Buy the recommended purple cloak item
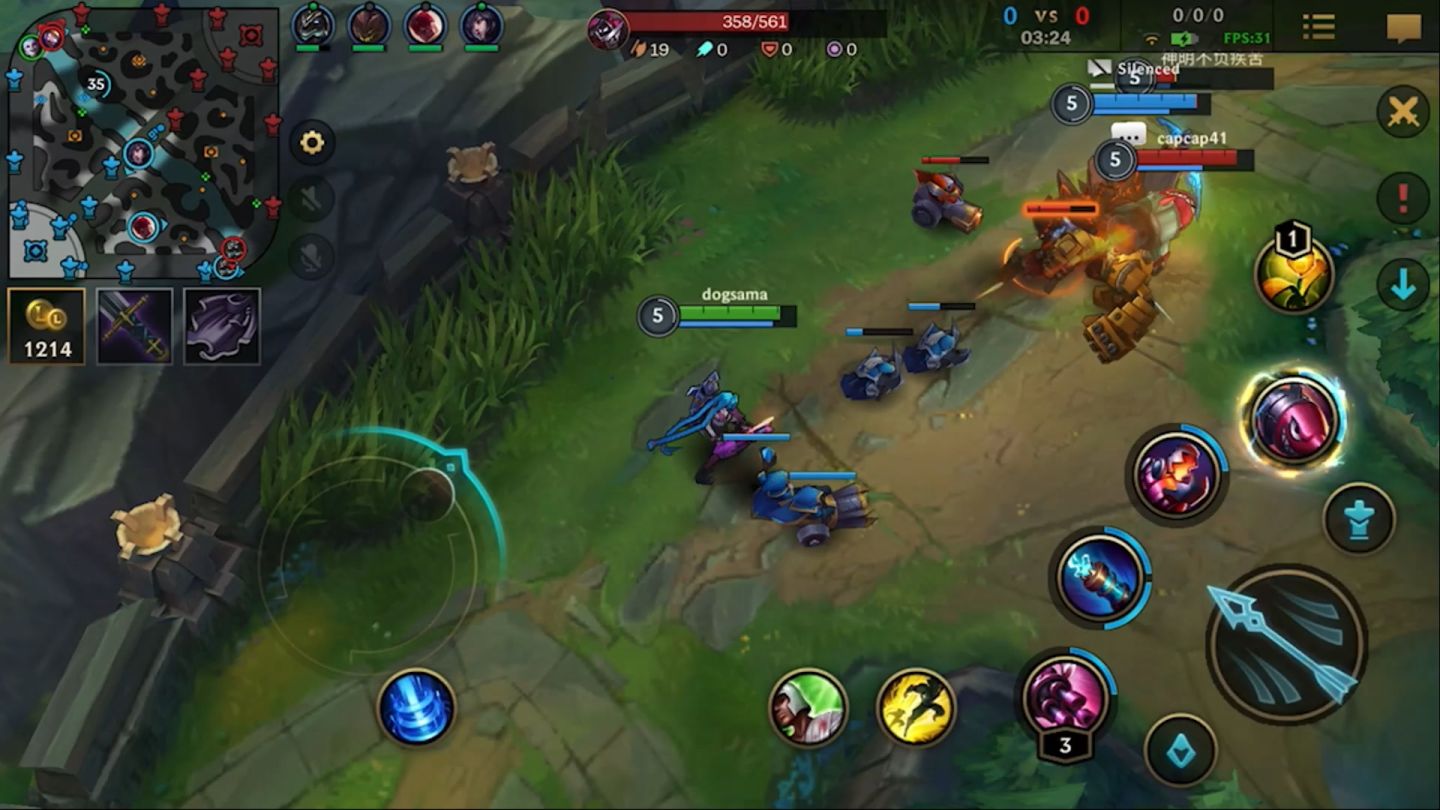The height and width of the screenshot is (810, 1440). 222,326
